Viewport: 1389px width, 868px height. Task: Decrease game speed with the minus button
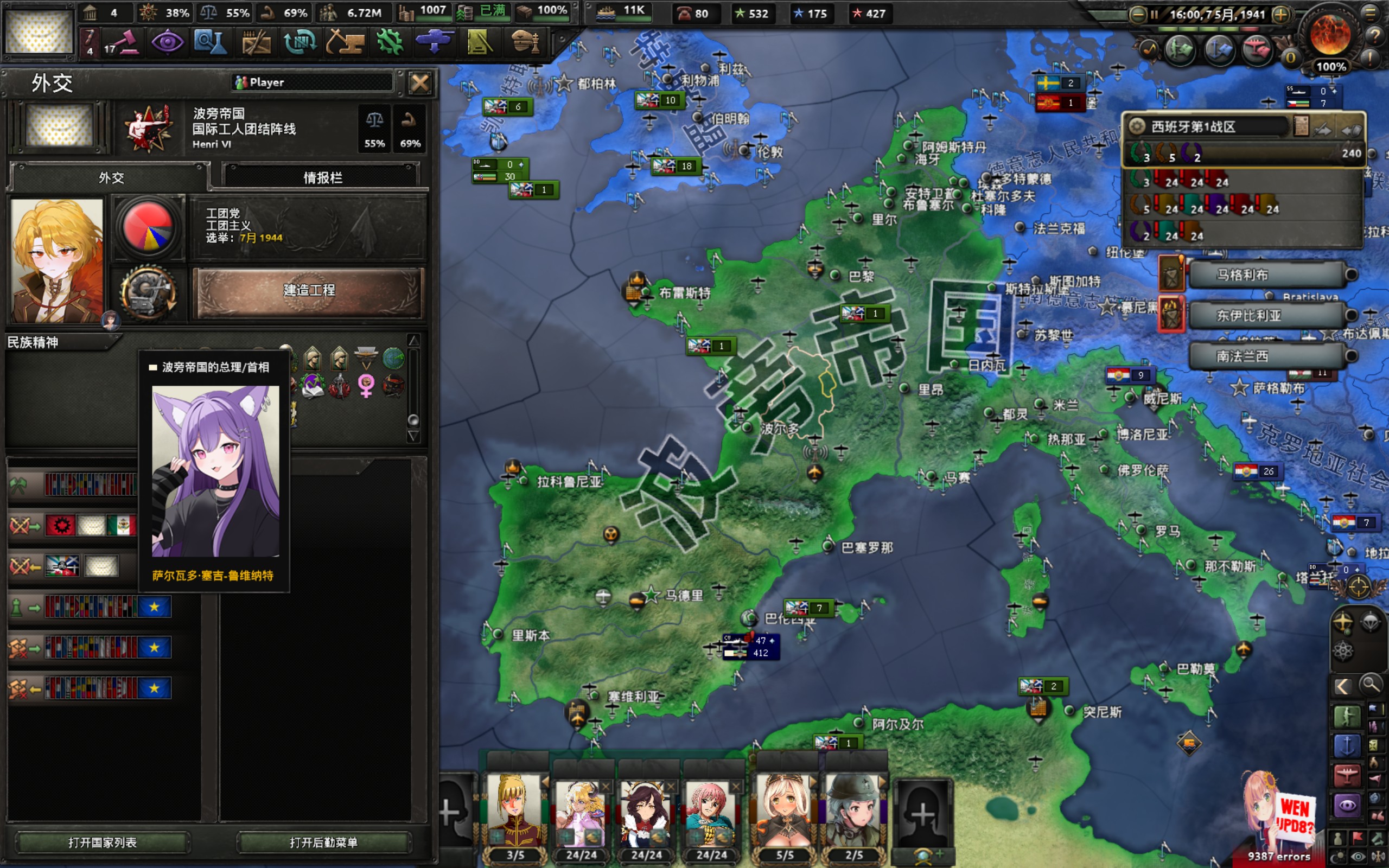point(1137,14)
